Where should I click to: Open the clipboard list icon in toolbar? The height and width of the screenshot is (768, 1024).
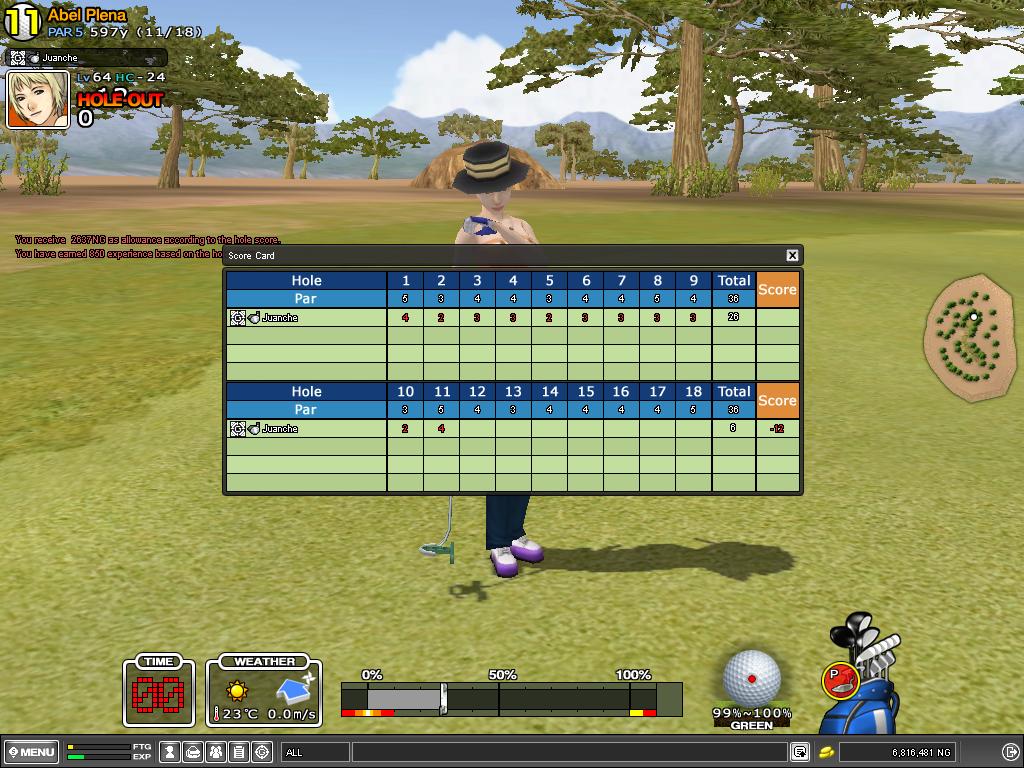(x=239, y=752)
